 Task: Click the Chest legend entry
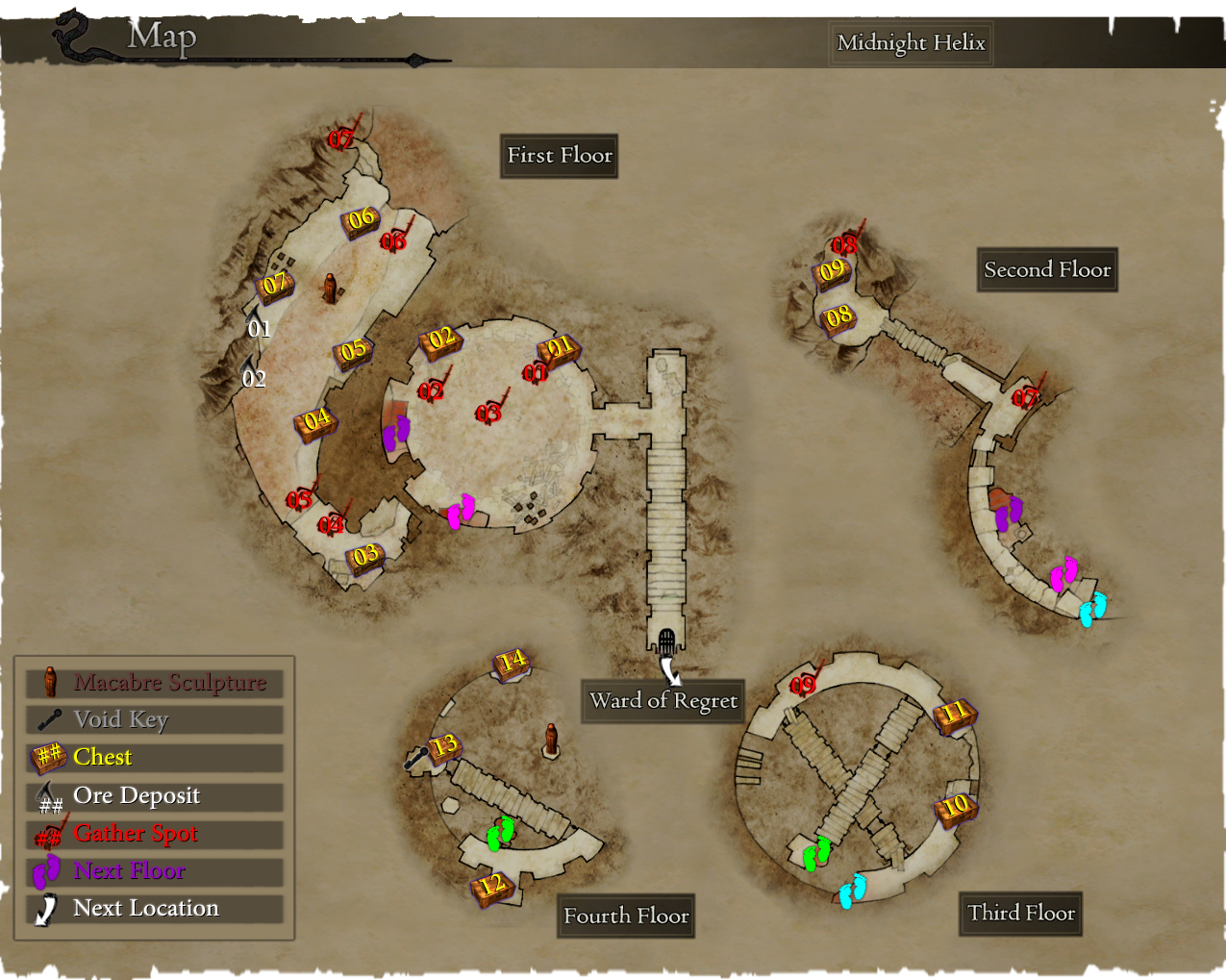(x=154, y=758)
